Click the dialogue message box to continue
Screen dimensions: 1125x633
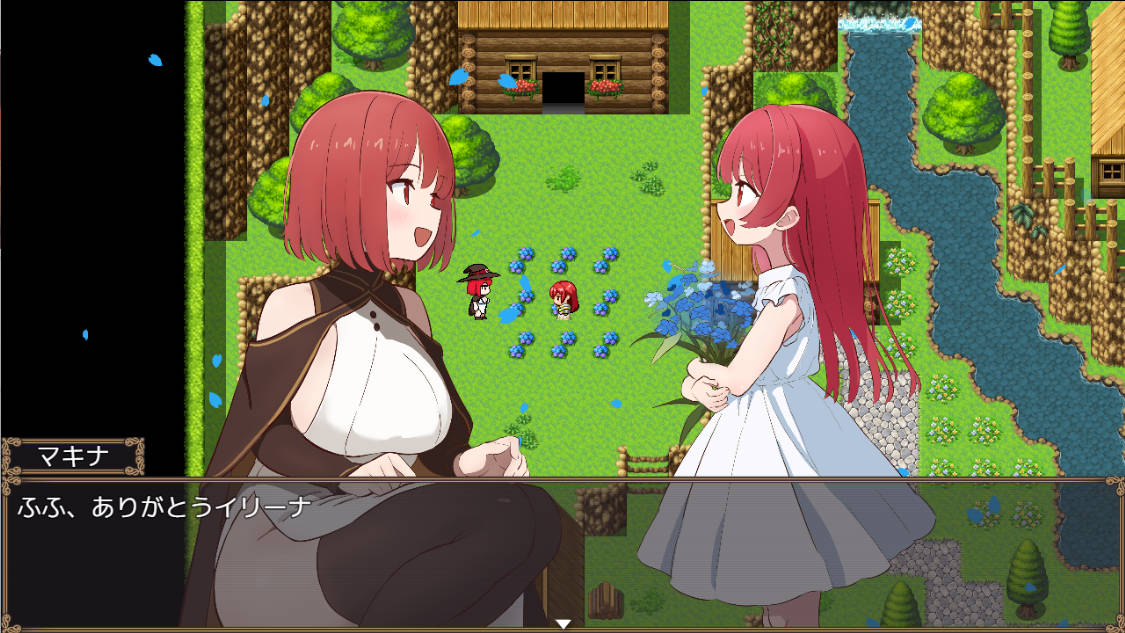[x=562, y=552]
